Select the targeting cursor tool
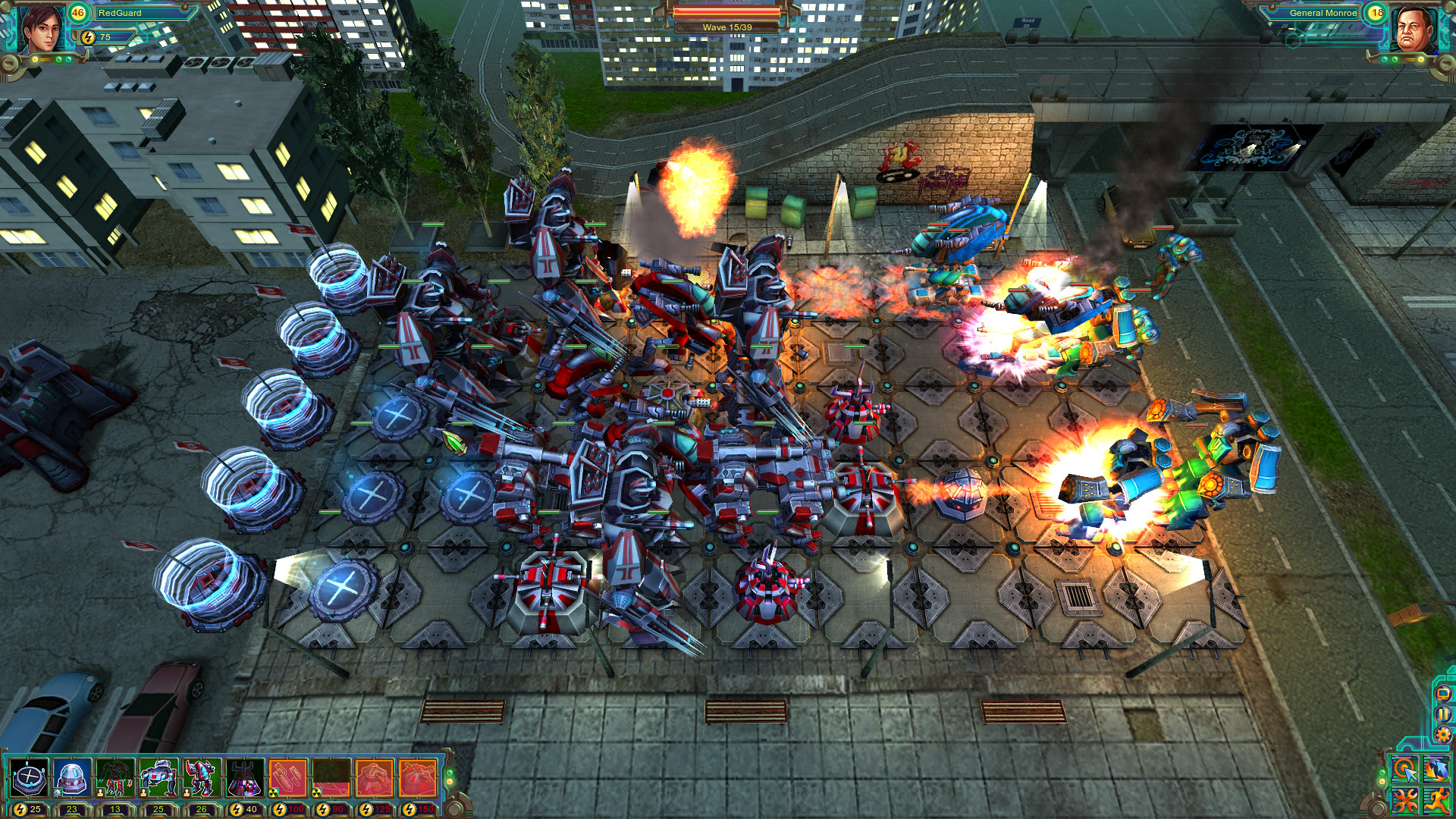The image size is (1456, 819). tap(1404, 770)
